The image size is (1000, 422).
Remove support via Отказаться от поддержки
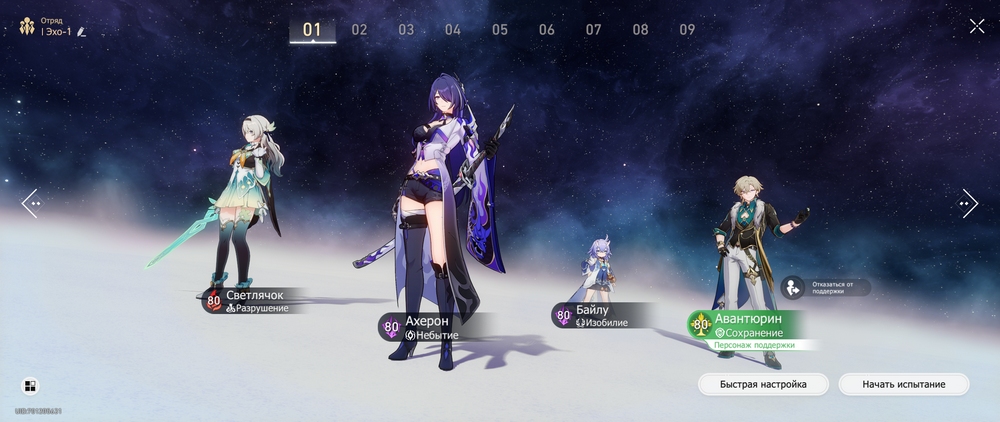point(826,287)
